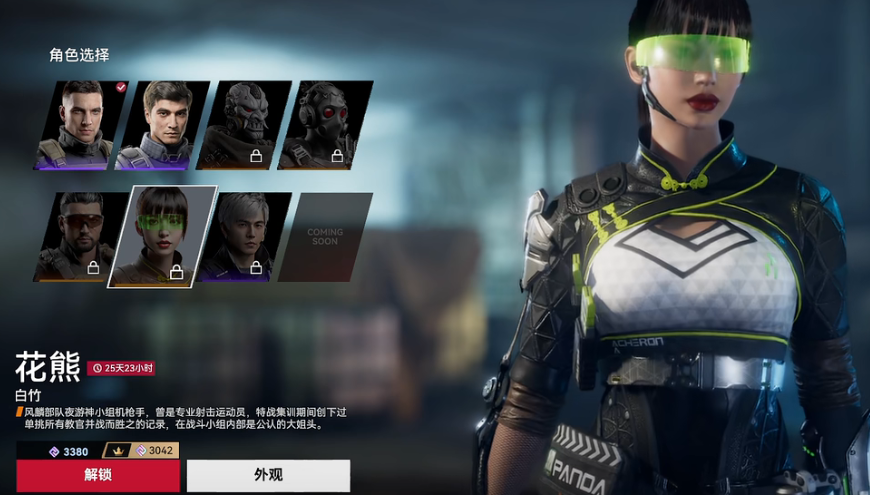Select the locked skull-mask character portrait
Viewport: 870px width, 495px height.
coord(245,125)
